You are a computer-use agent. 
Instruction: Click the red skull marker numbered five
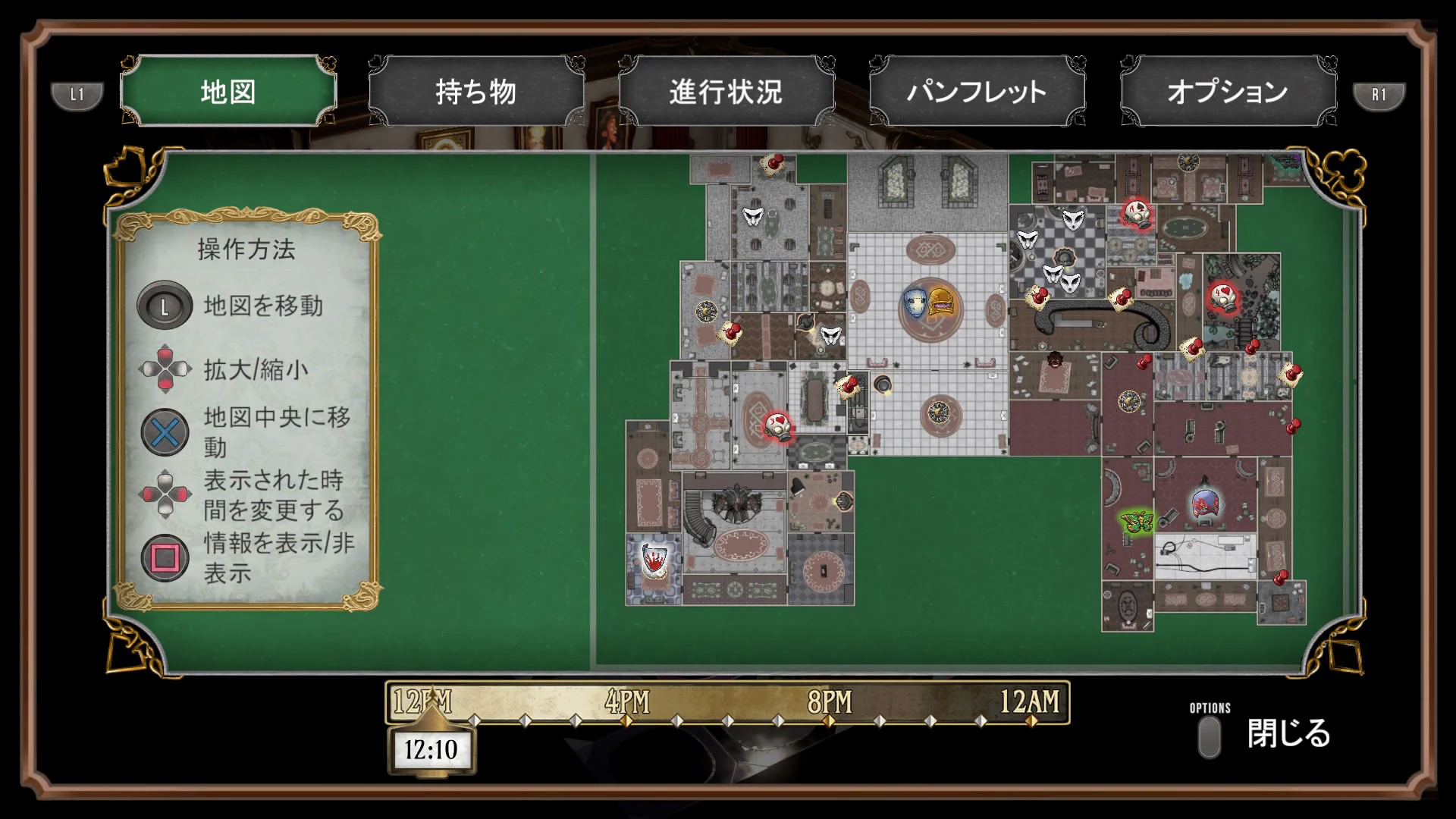[777, 426]
